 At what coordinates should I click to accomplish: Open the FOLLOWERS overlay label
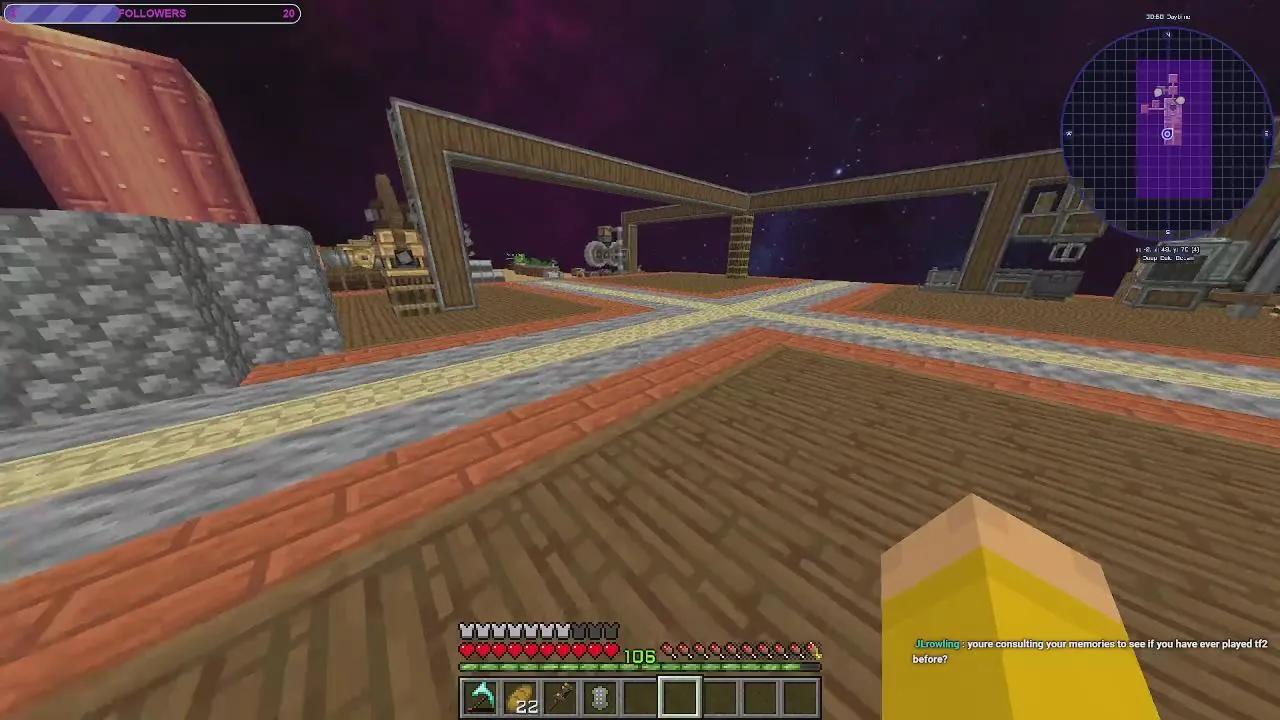pos(152,13)
